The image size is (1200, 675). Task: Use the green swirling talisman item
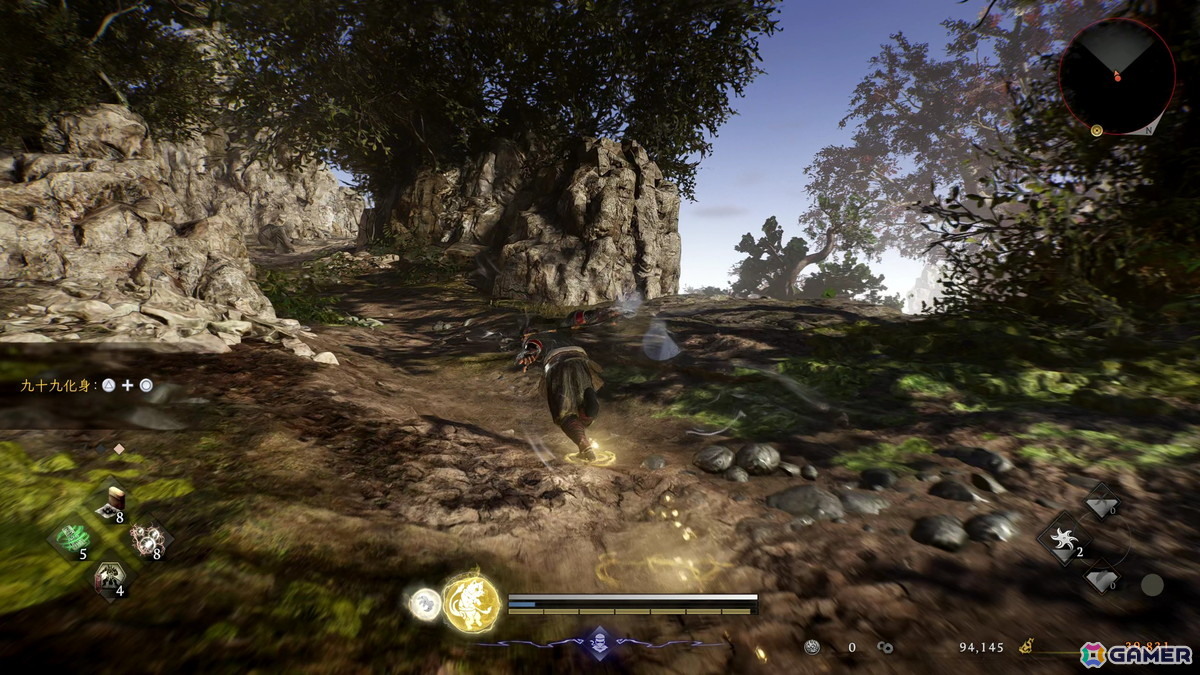click(x=73, y=540)
